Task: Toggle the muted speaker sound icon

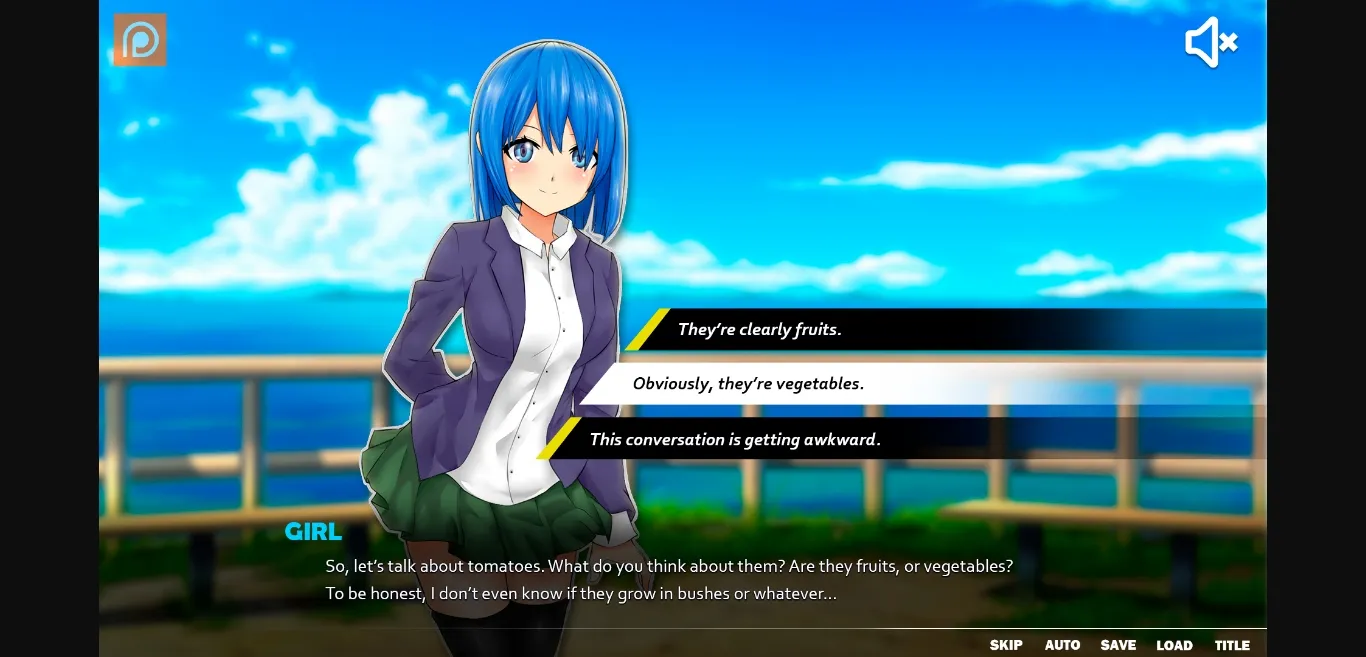Action: pyautogui.click(x=1211, y=42)
